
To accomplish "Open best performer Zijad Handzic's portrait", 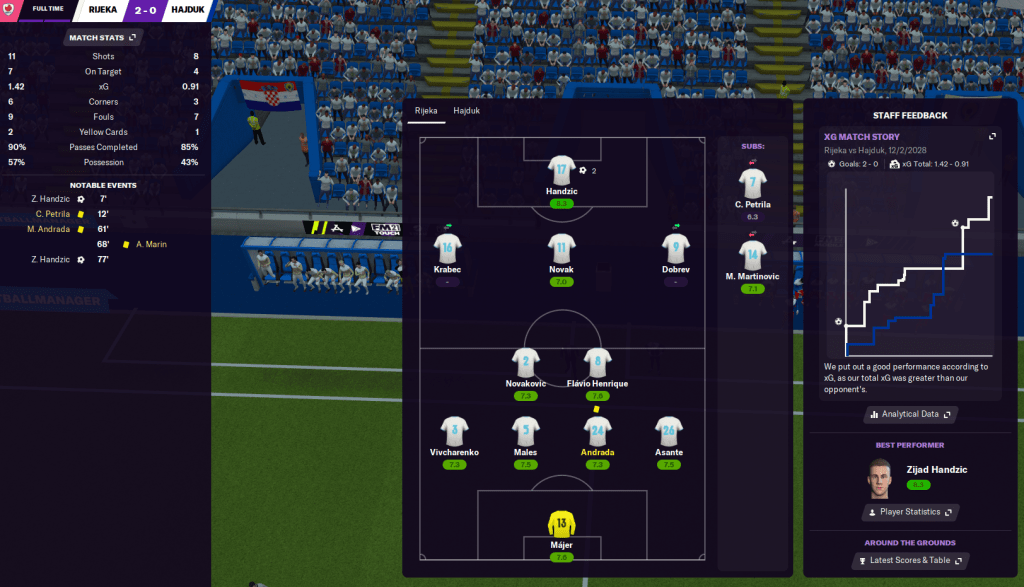I will 879,478.
